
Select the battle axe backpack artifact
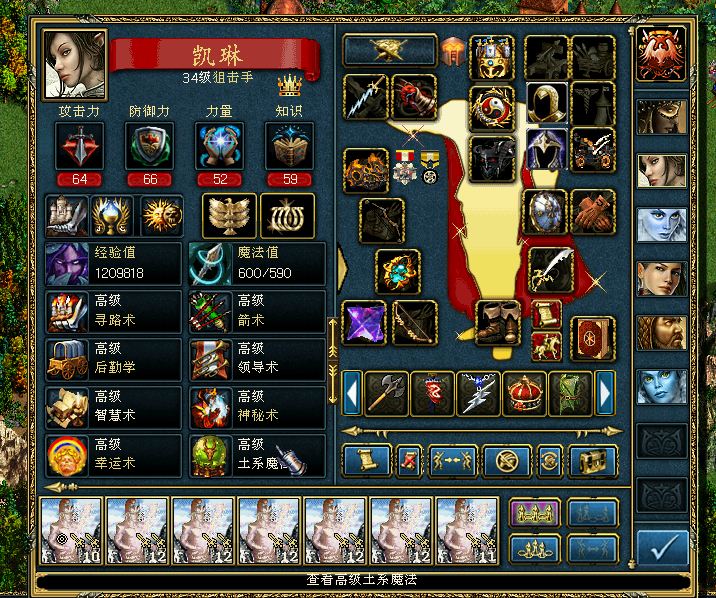click(385, 394)
